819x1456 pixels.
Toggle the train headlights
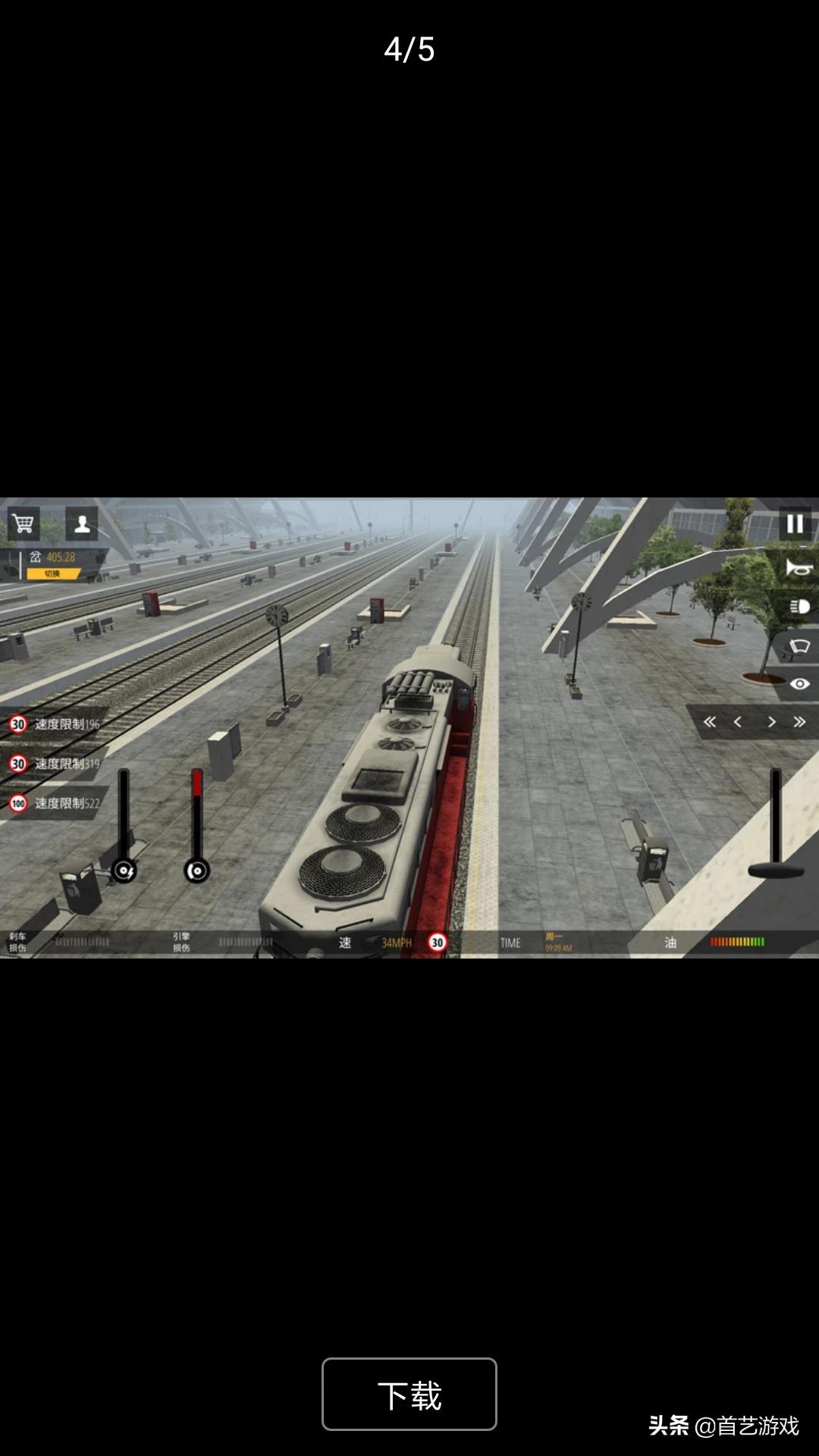click(x=799, y=607)
